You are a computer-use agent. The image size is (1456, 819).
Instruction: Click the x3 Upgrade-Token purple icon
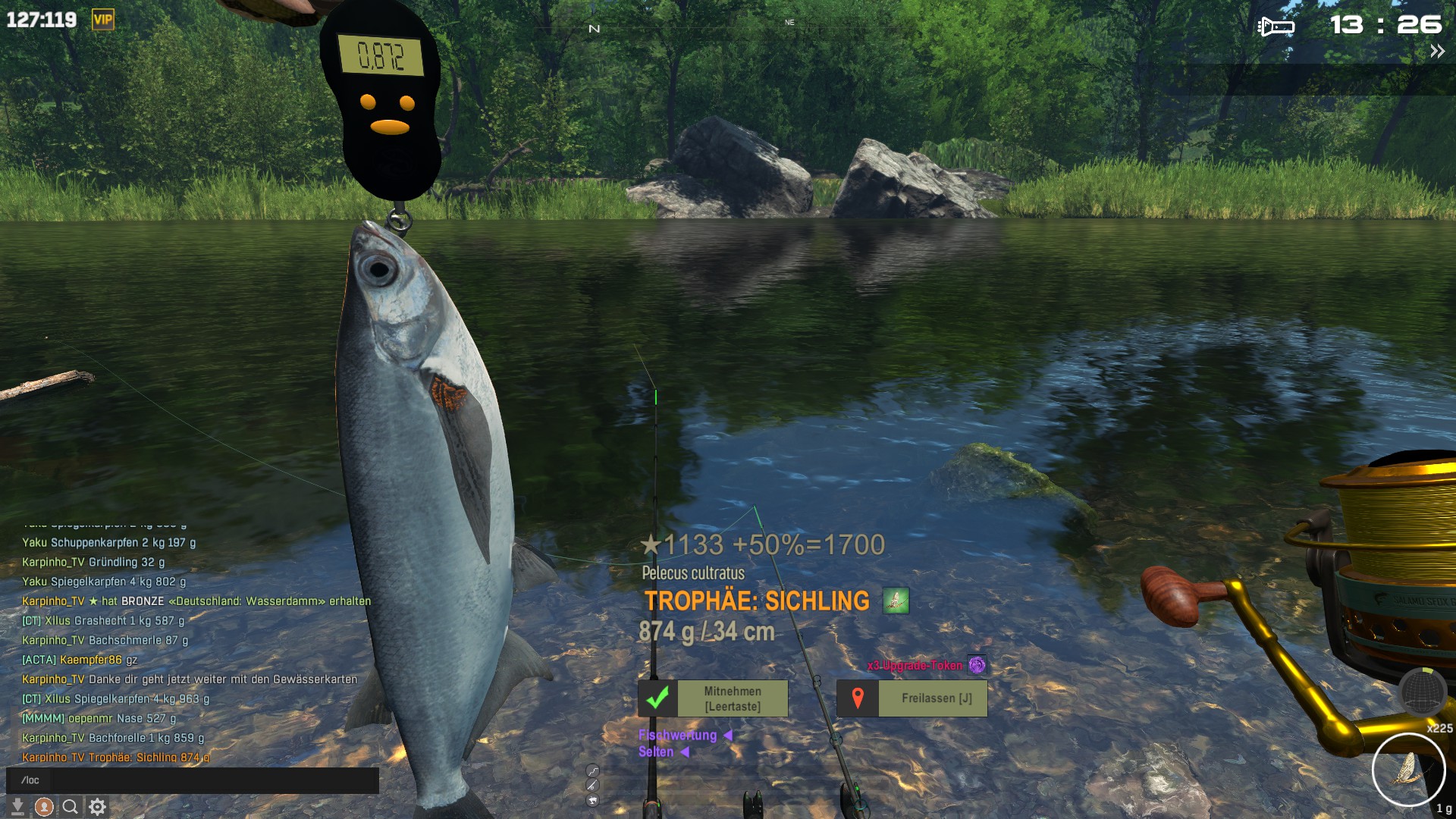977,665
